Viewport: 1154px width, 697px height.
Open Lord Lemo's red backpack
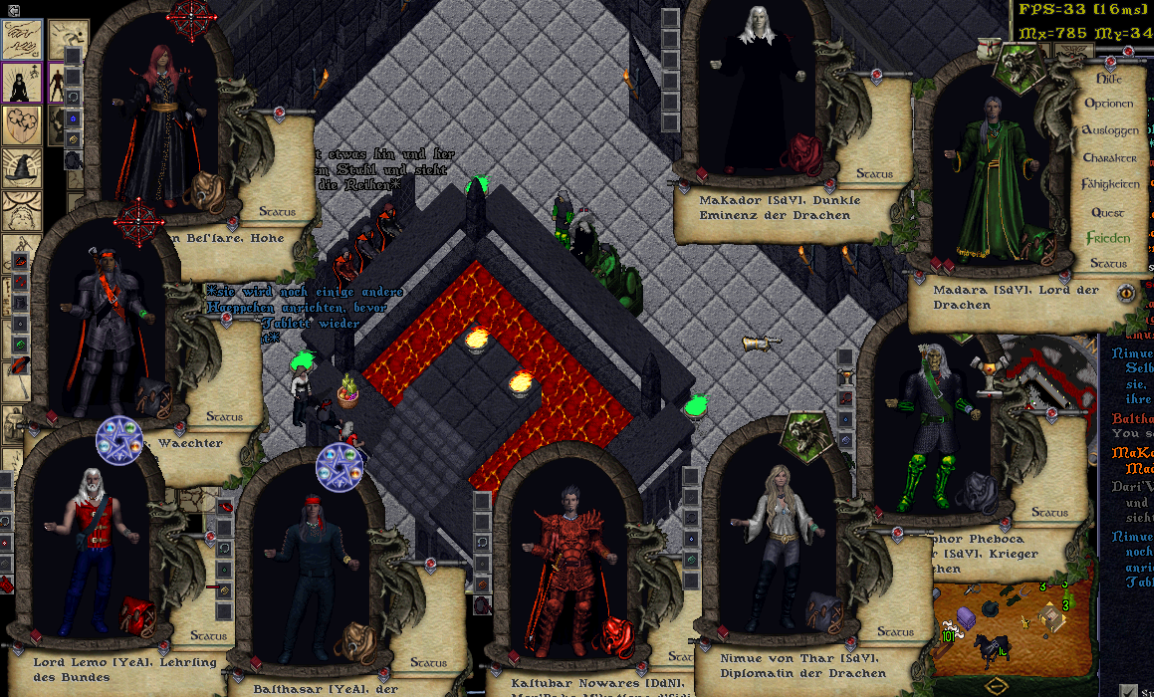point(137,614)
